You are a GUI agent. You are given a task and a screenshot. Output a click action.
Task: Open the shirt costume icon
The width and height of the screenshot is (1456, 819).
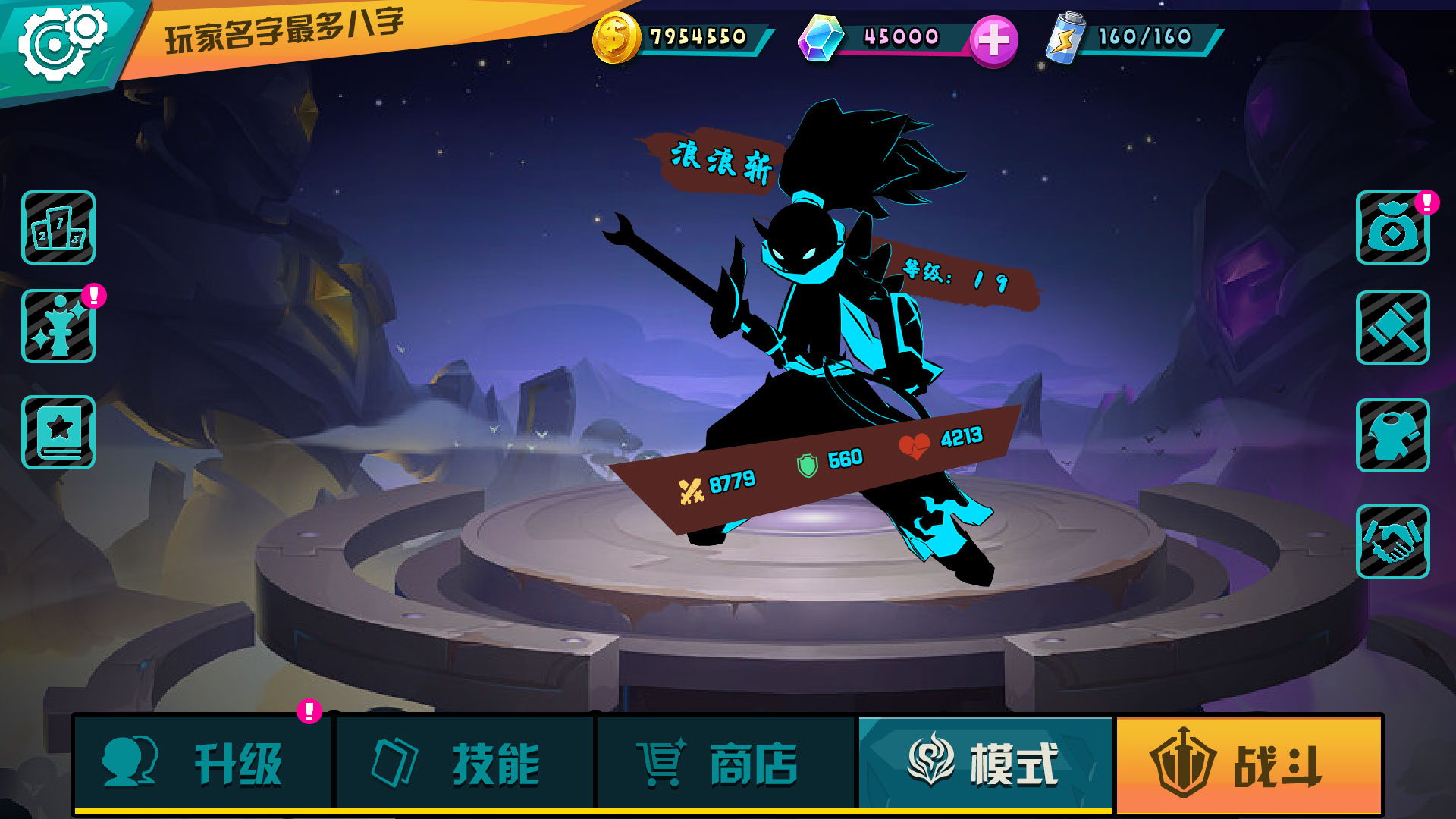tap(1392, 435)
